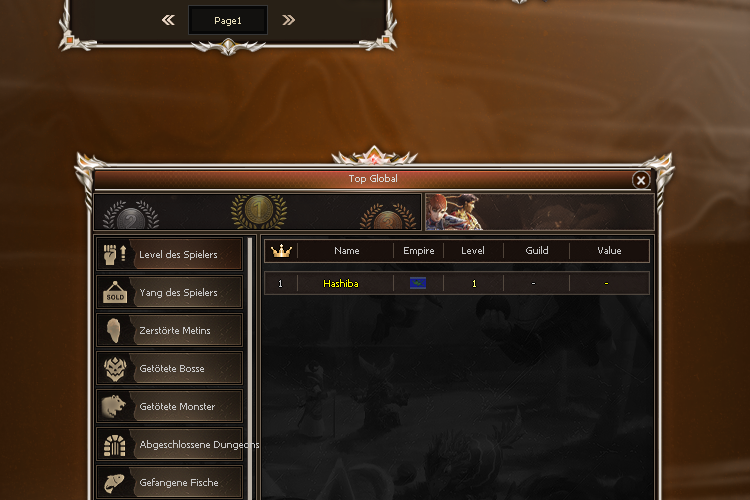Screen dimensions: 750x500
Task: Select Level des Spielers ranking
Action: pyautogui.click(x=170, y=255)
